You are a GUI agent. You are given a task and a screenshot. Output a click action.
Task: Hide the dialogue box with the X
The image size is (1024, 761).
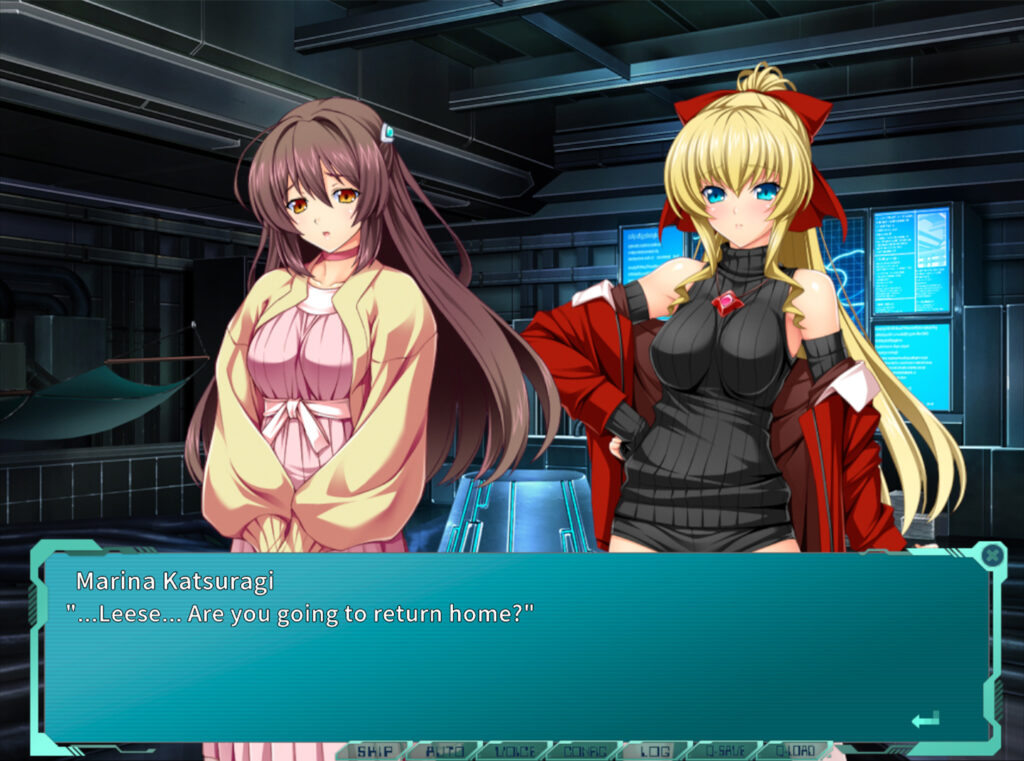click(991, 555)
